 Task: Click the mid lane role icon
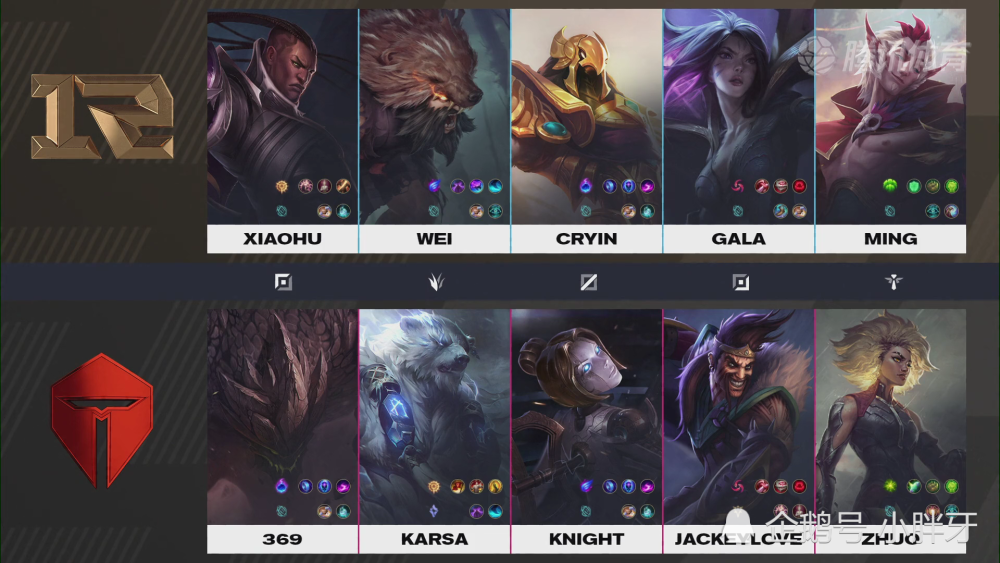[588, 282]
